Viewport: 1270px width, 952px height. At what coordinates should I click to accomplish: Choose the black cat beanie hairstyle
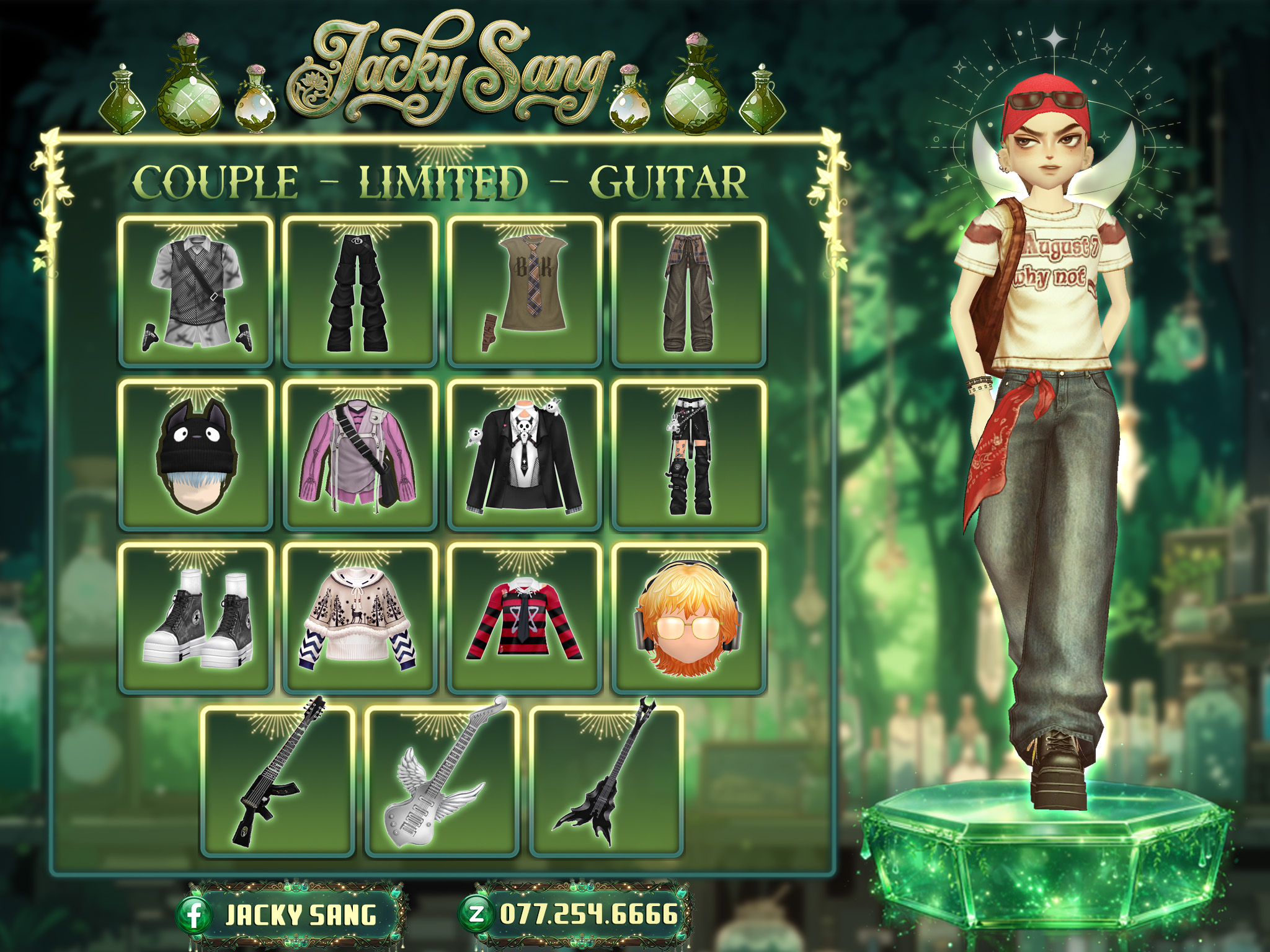tap(196, 456)
